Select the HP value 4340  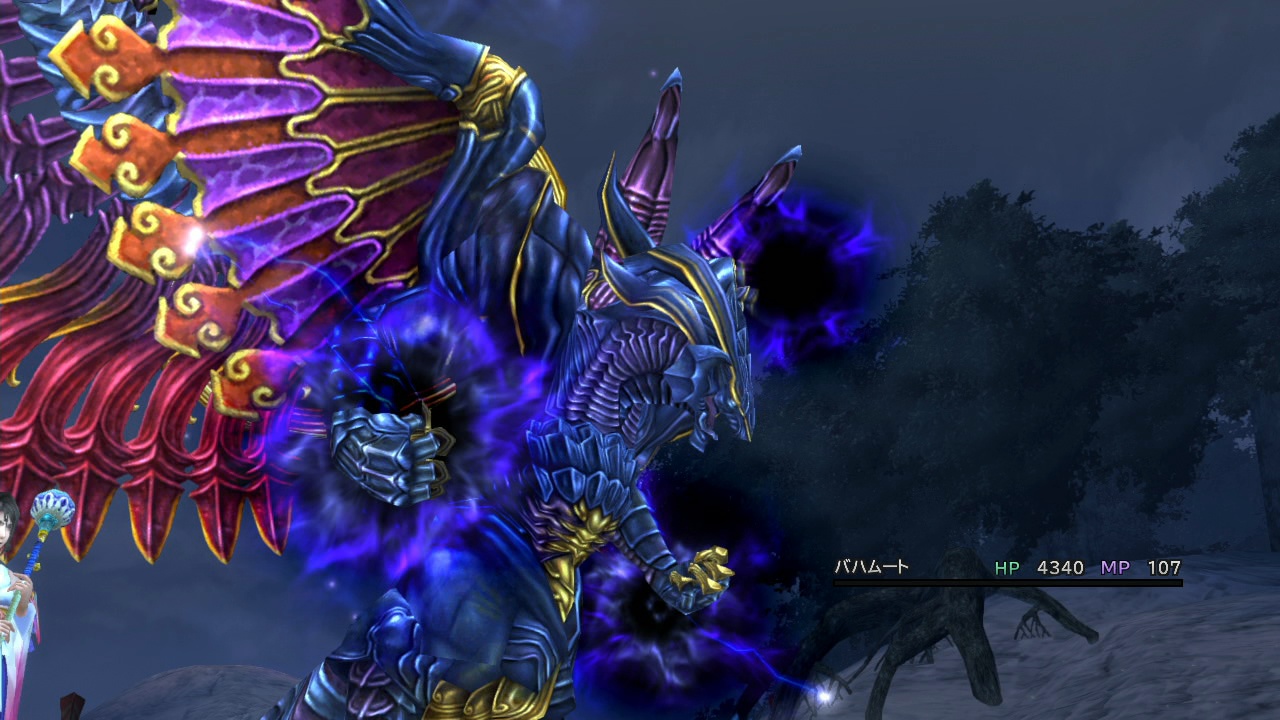[x=1060, y=567]
